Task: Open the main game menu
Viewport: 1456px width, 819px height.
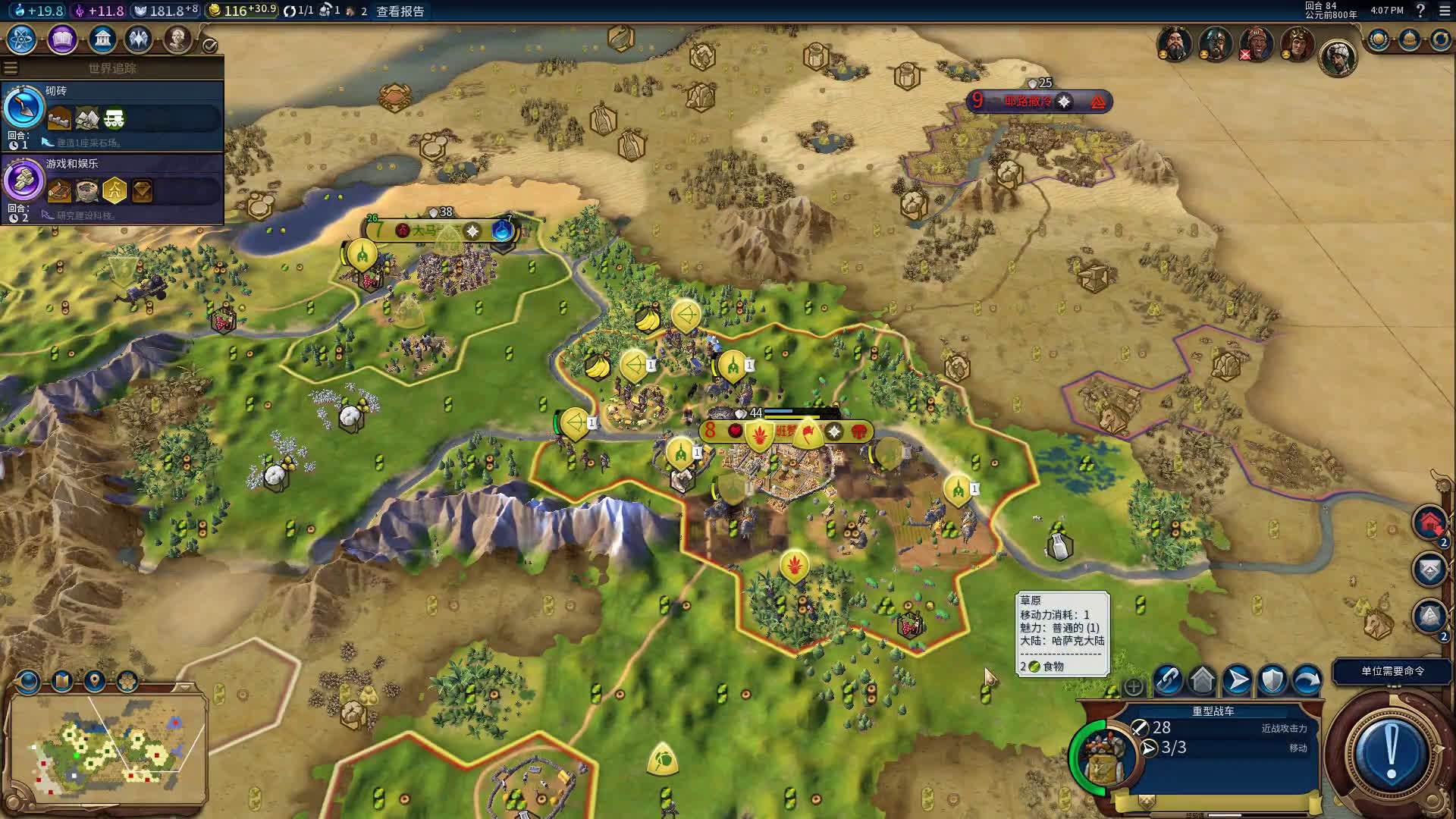Action: click(x=1445, y=11)
